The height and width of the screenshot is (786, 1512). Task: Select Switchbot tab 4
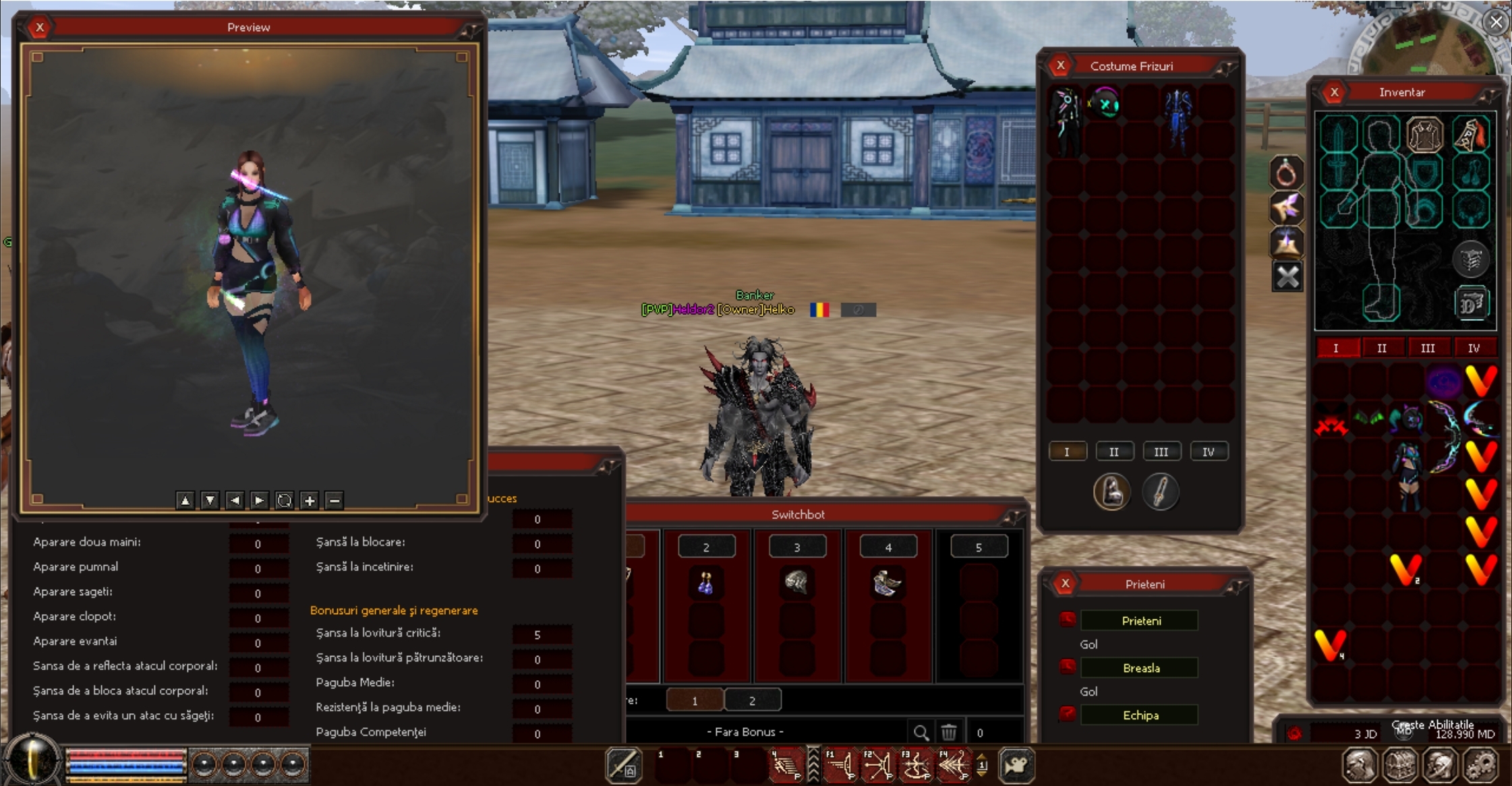[x=888, y=546]
